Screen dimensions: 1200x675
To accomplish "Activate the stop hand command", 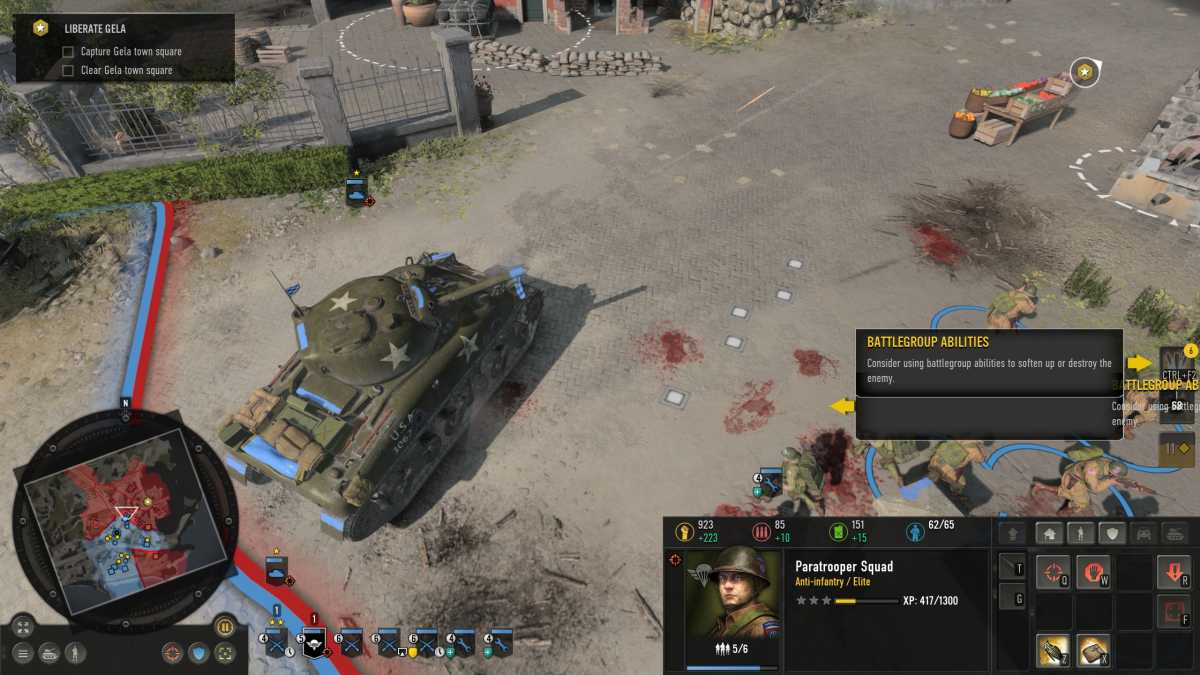I will (1092, 573).
